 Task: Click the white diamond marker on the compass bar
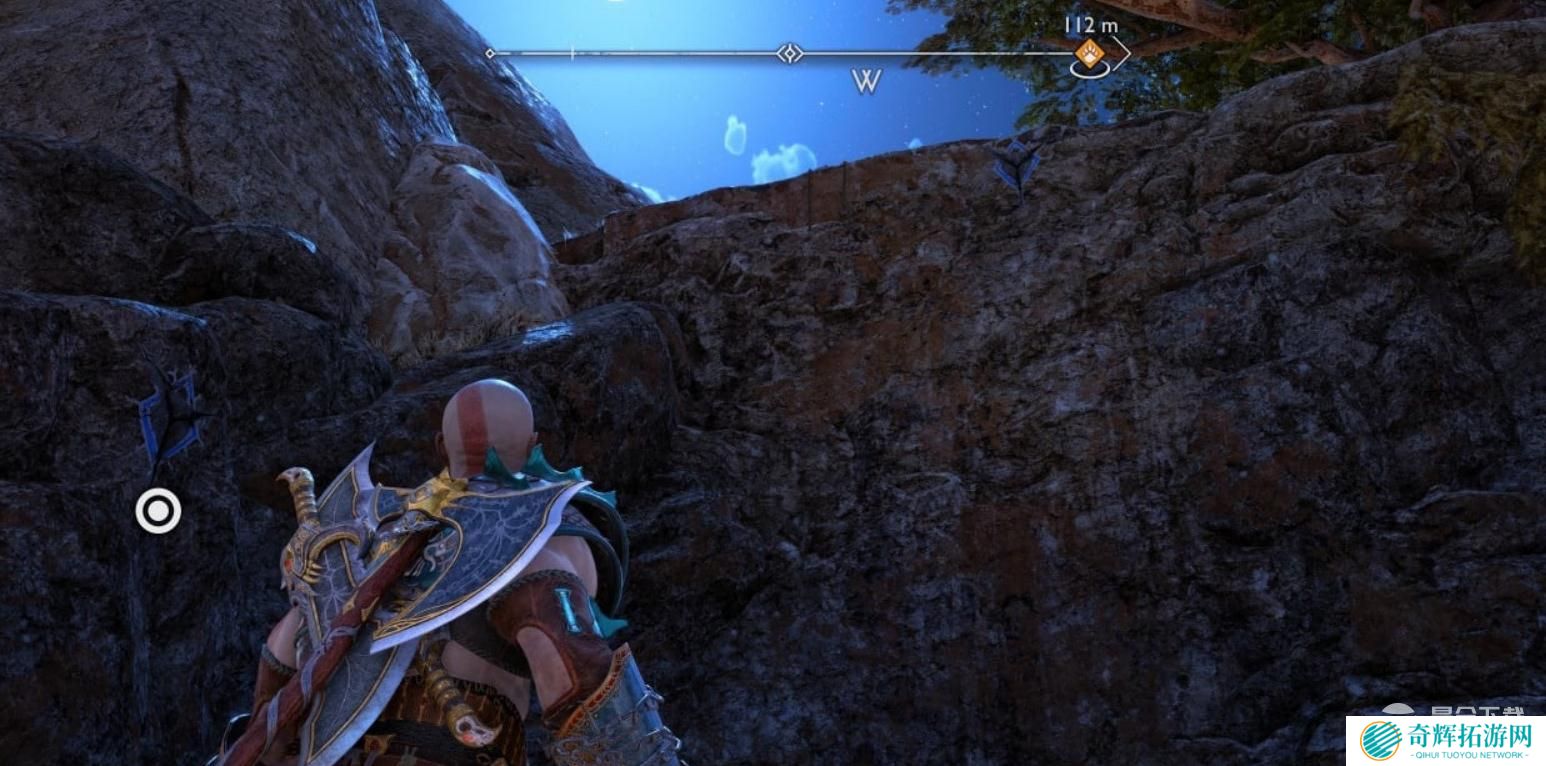coord(790,53)
